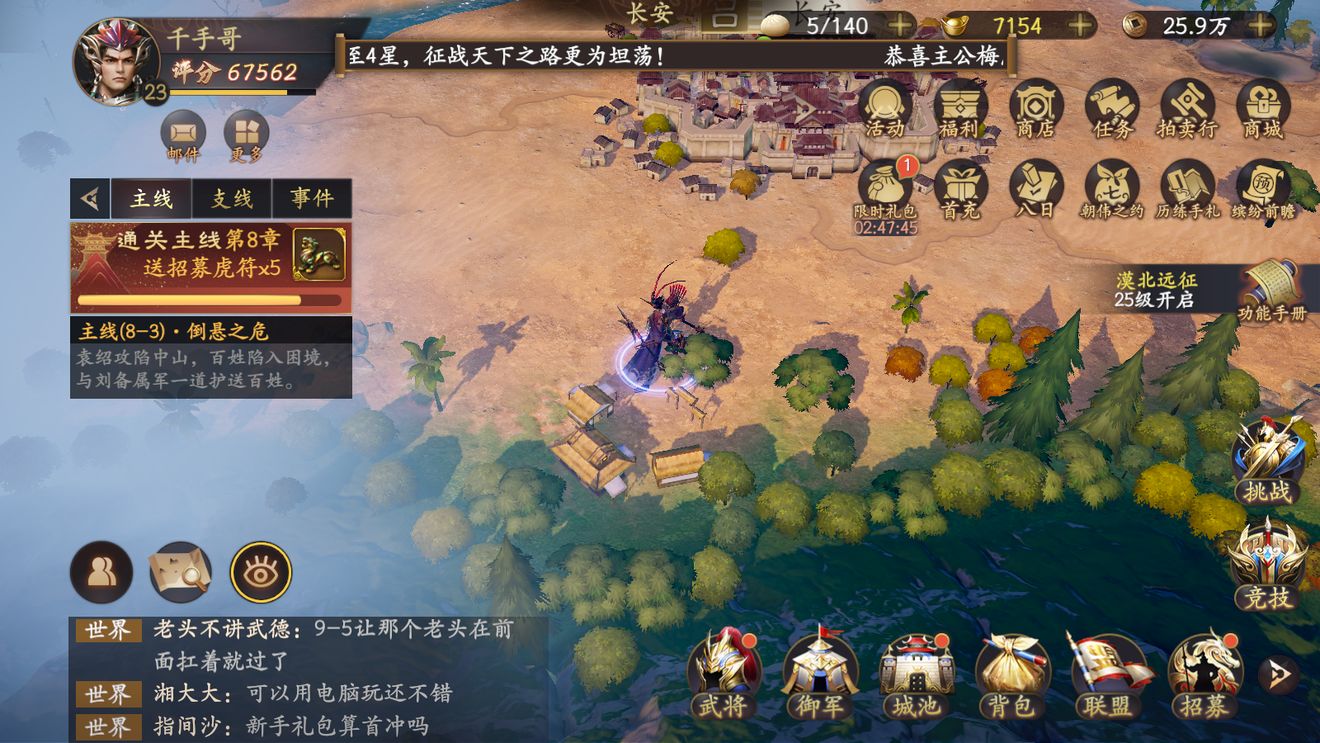Viewport: 1320px width, 743px height.
Task: Open the 任务 (Quests) panel
Action: (x=1111, y=110)
